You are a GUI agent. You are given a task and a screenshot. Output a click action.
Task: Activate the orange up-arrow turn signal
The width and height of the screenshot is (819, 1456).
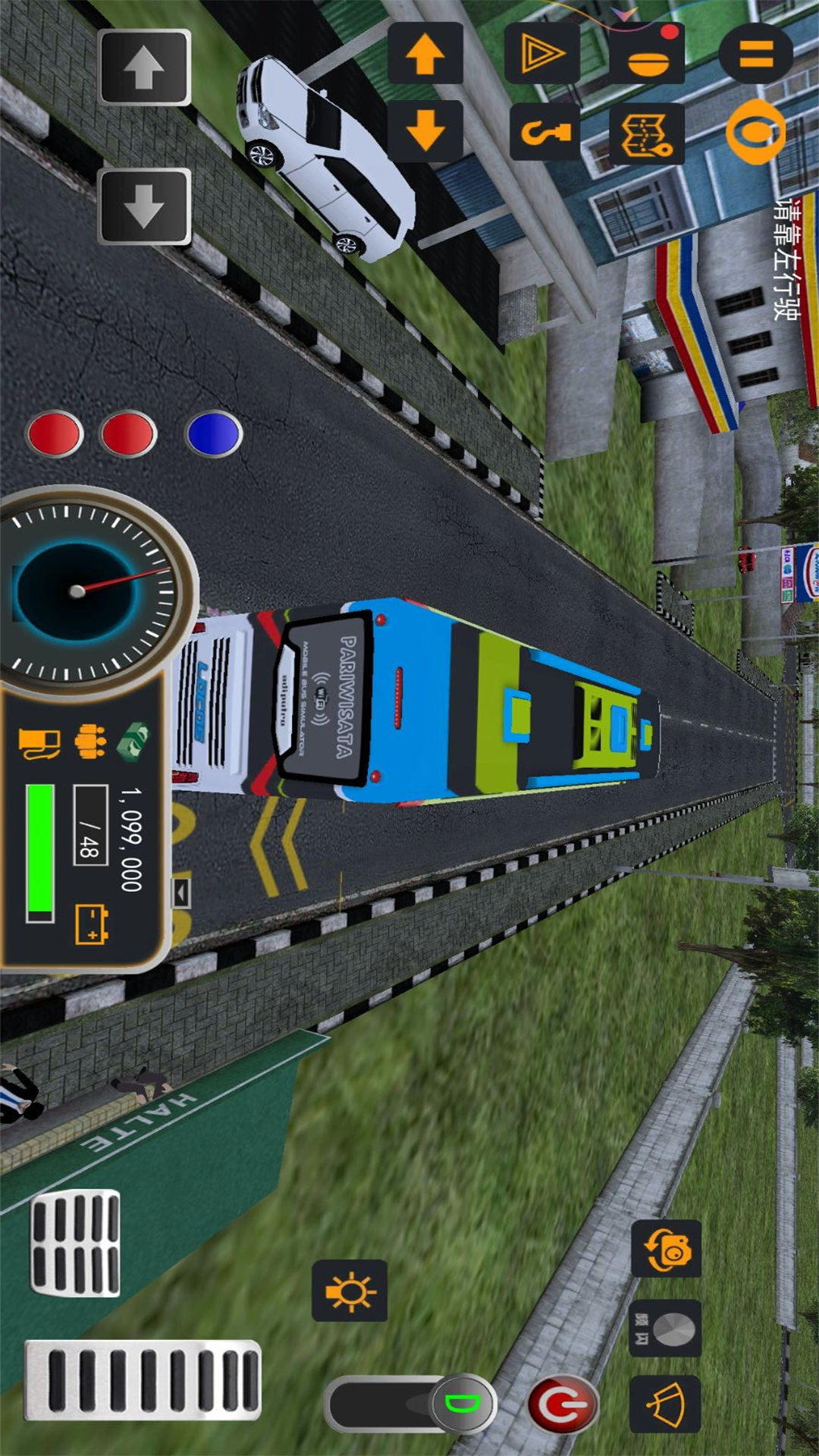pyautogui.click(x=425, y=53)
